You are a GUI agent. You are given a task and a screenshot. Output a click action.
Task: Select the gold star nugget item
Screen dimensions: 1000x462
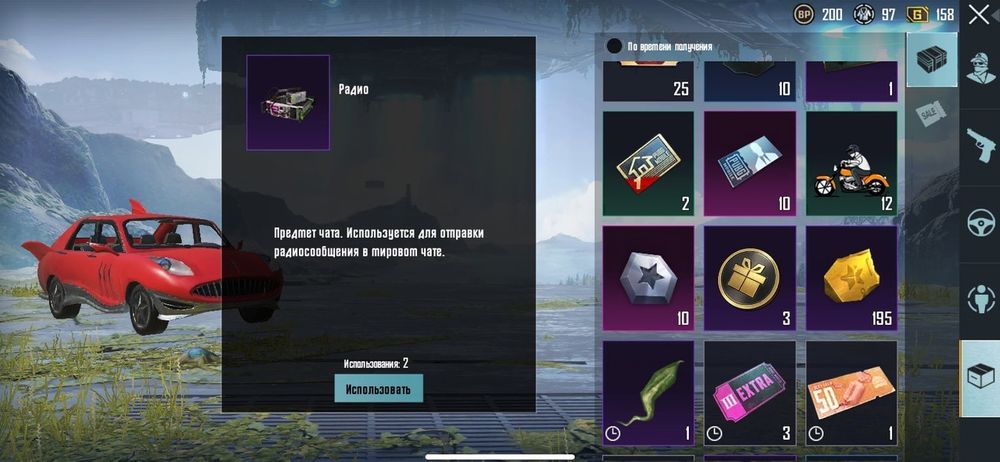coord(851,278)
